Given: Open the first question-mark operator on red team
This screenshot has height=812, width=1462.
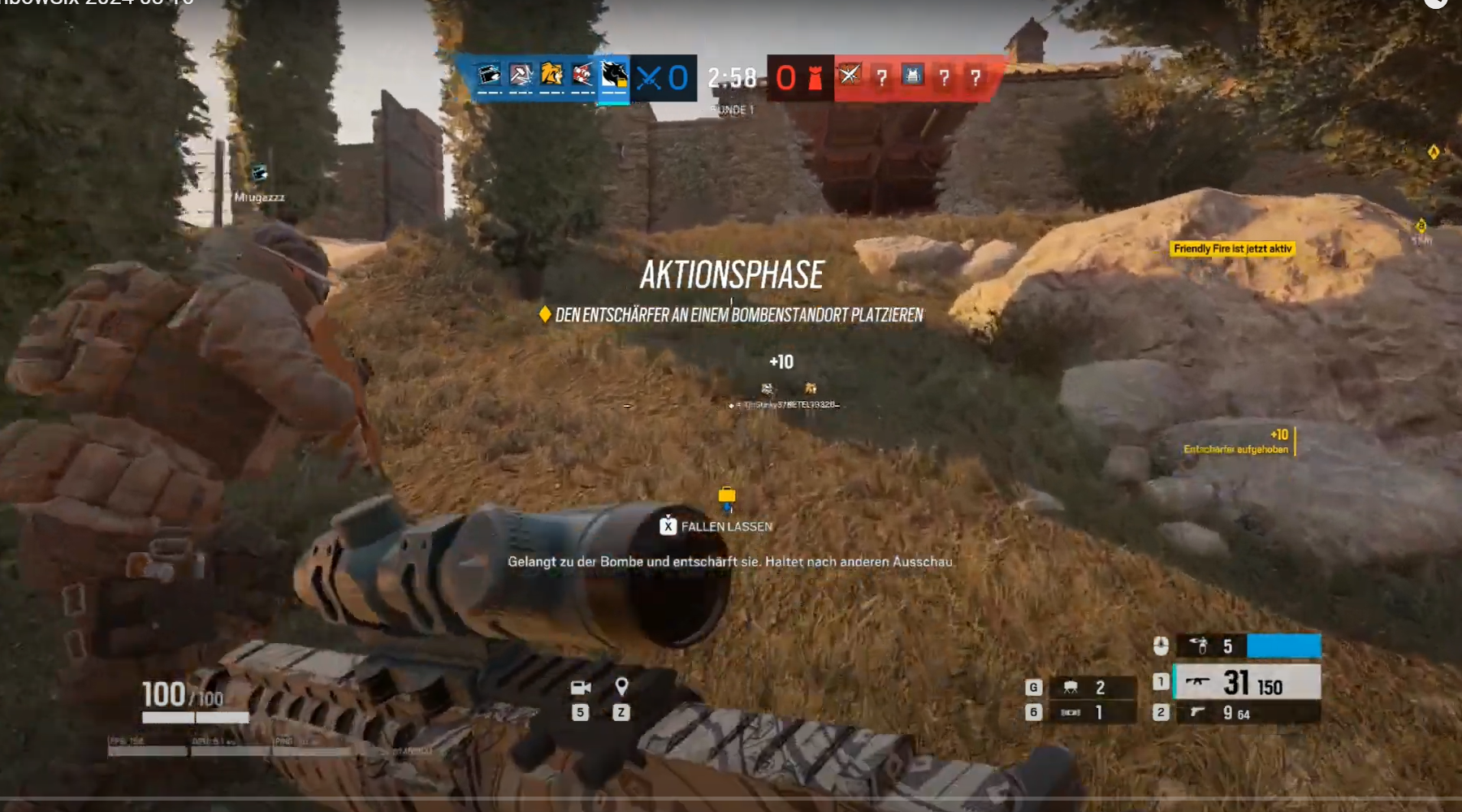Looking at the screenshot, I should (x=884, y=77).
